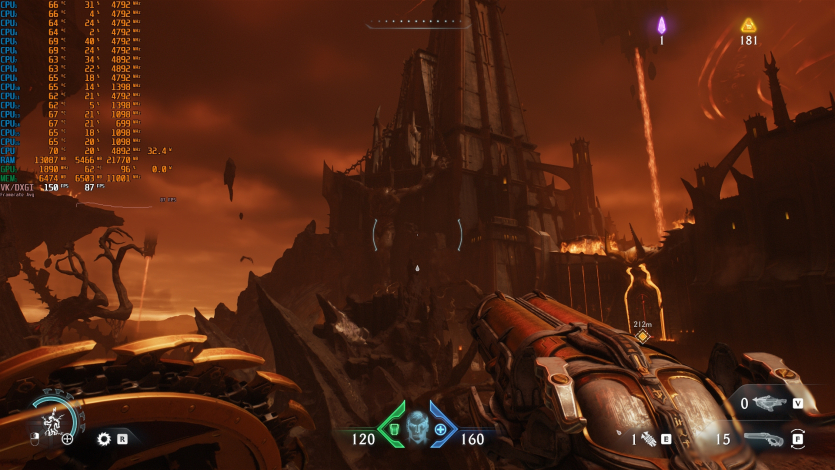Select the crucible sword weapon icon
835x470 pixels.
click(x=771, y=403)
